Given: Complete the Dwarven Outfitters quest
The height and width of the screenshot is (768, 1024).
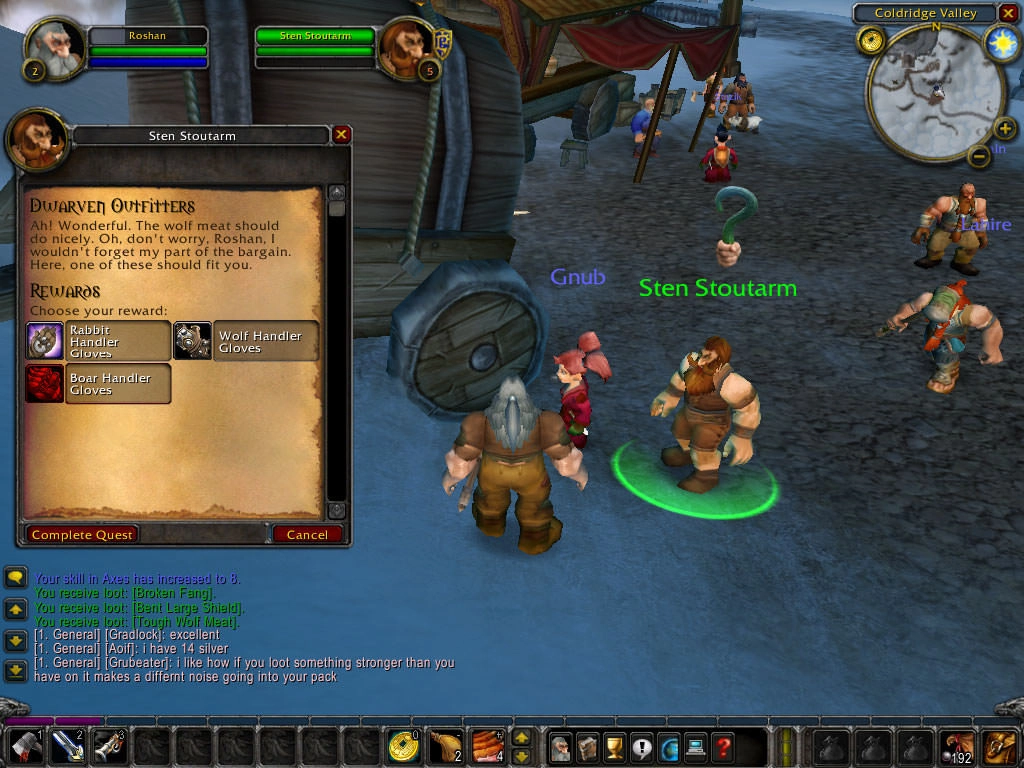Looking at the screenshot, I should point(82,535).
